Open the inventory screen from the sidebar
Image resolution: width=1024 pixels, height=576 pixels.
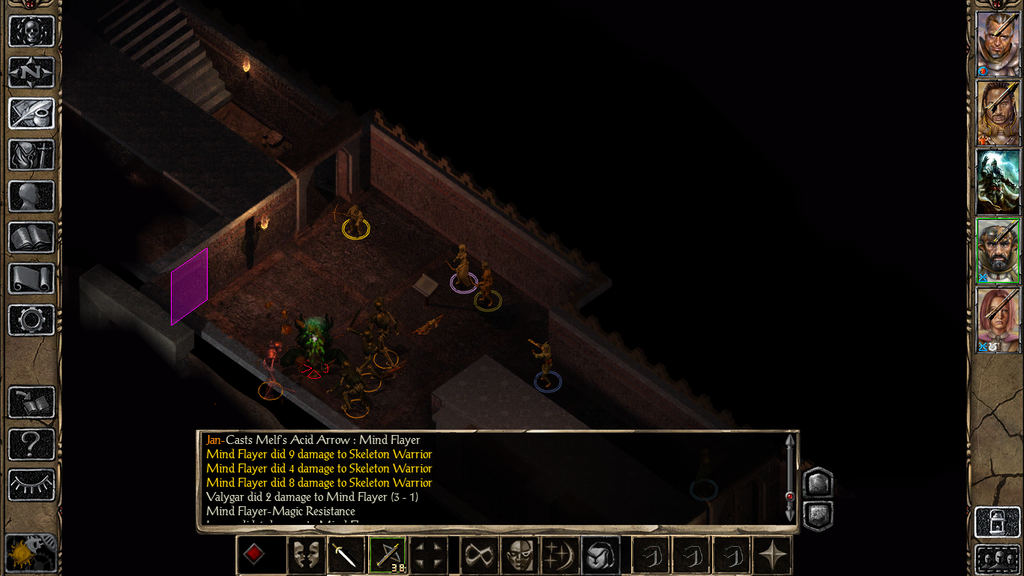pyautogui.click(x=31, y=154)
